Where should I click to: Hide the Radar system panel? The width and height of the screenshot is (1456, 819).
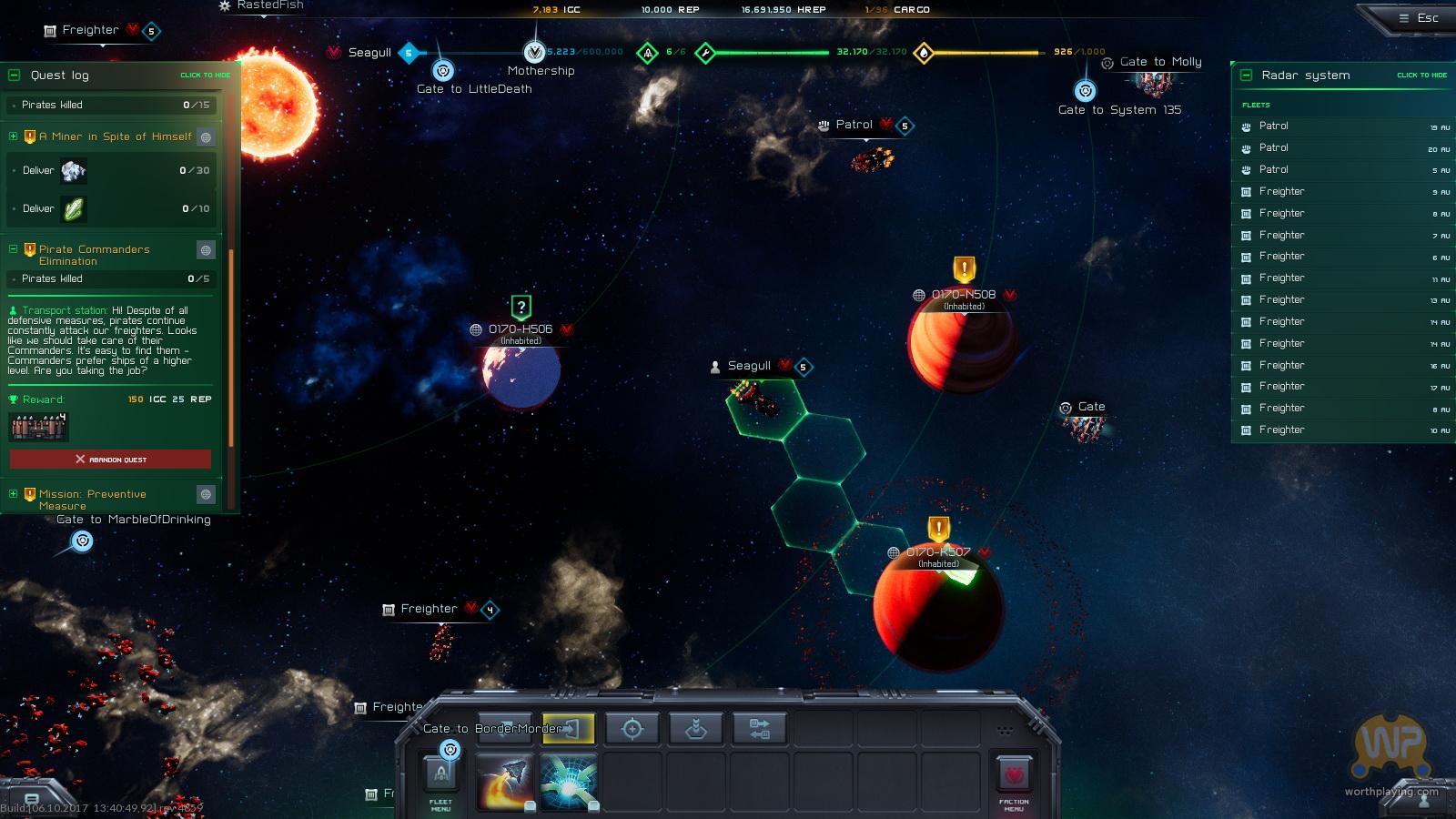pos(1421,76)
